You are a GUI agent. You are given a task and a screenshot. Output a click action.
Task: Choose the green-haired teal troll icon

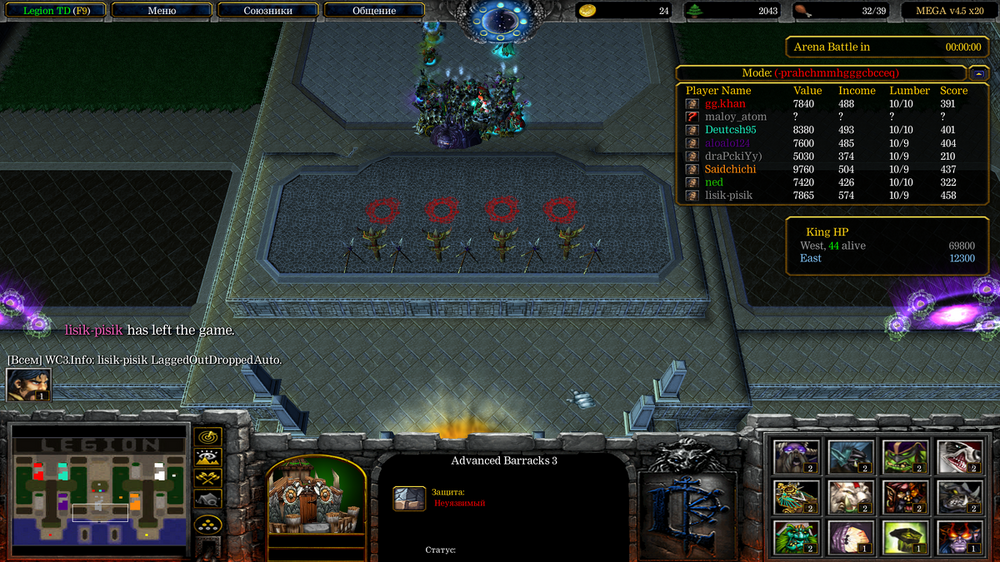pos(797,537)
